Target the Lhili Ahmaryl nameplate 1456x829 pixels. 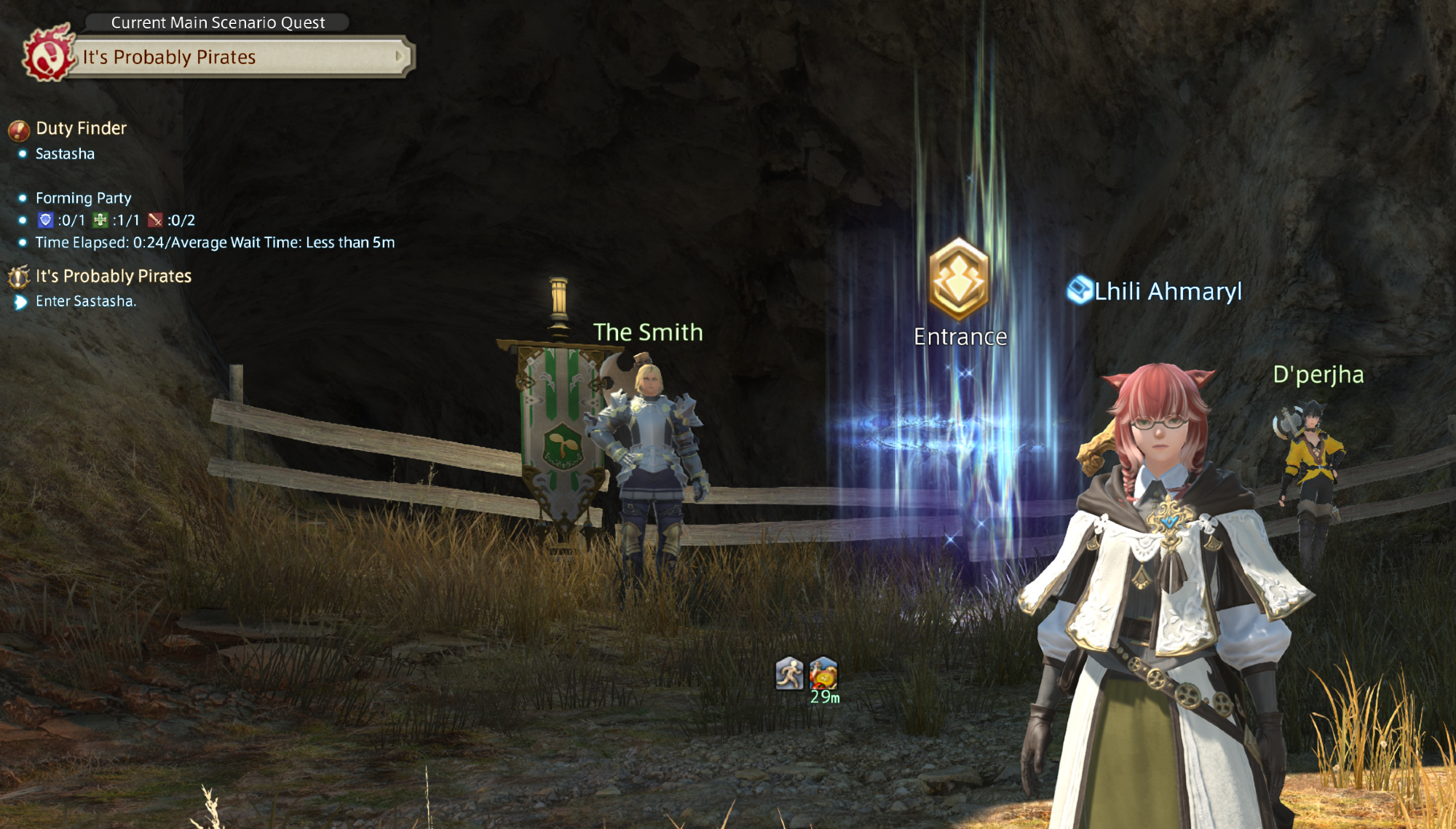[1168, 291]
